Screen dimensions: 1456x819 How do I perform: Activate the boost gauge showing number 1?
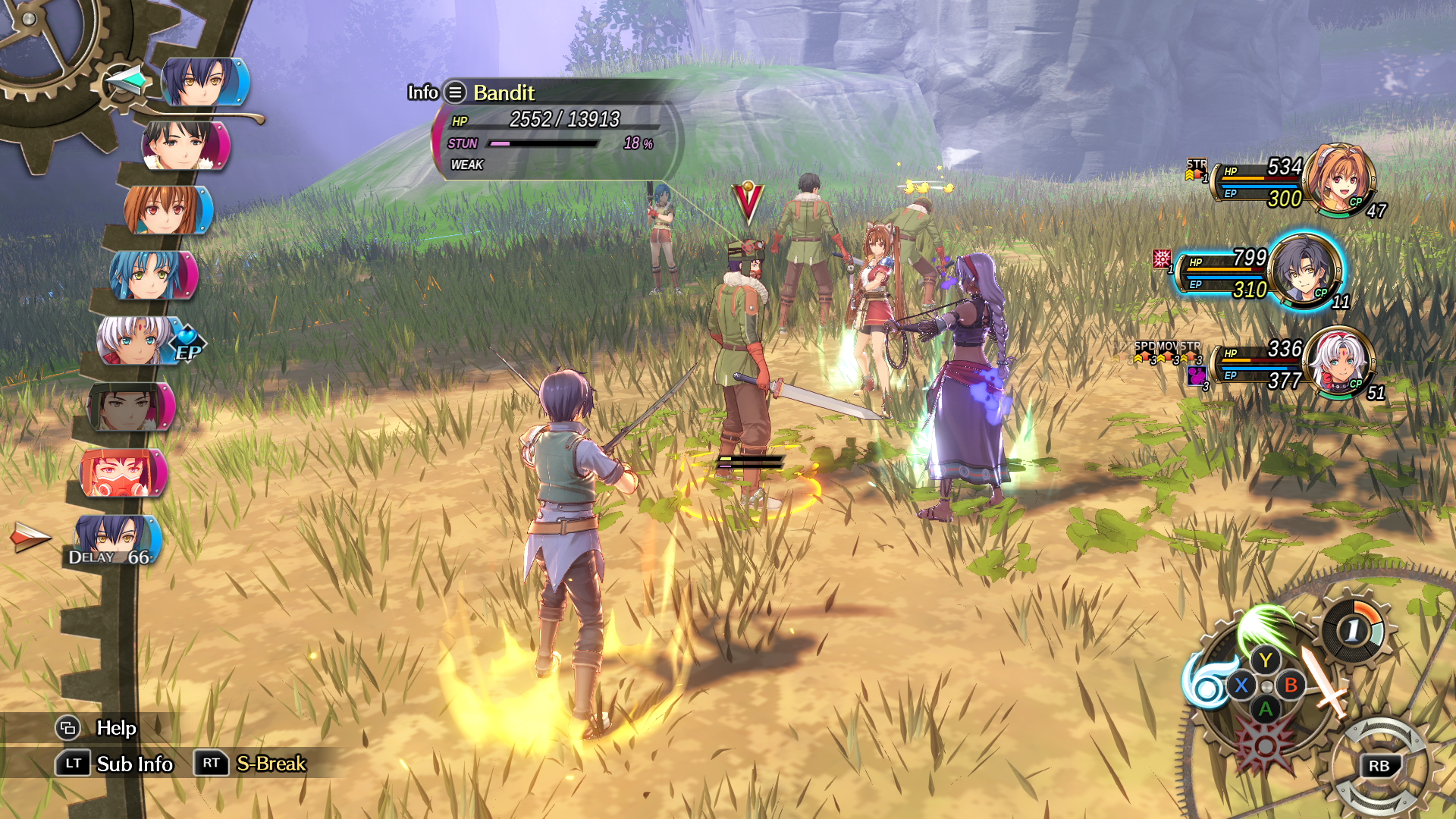tap(1355, 629)
